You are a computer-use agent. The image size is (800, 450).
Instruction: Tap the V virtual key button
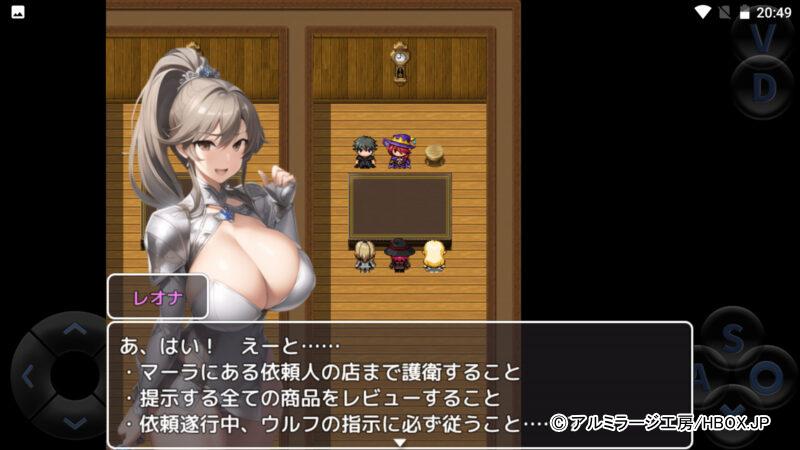click(764, 38)
